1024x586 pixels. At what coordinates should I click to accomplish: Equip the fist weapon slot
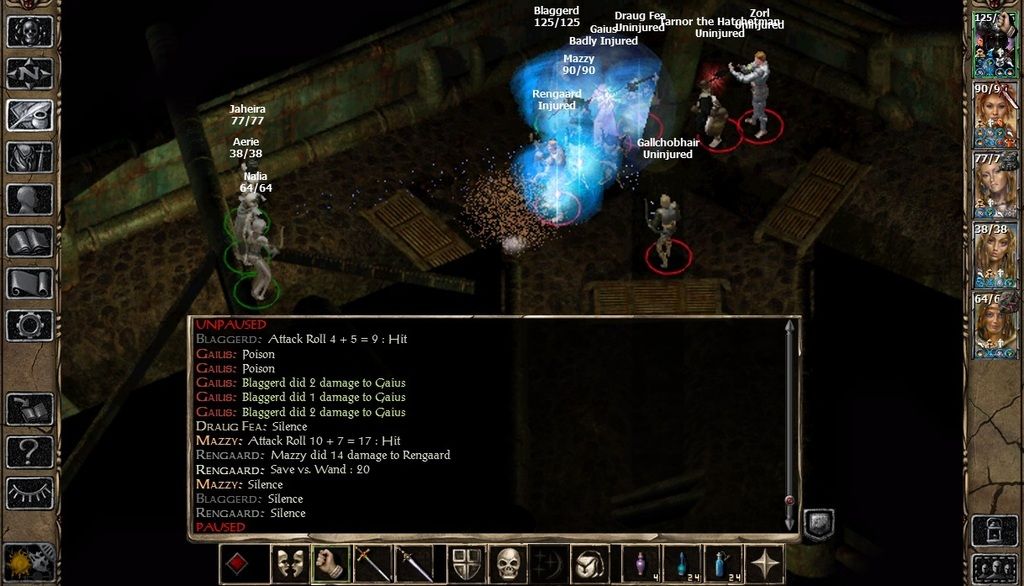[x=329, y=565]
